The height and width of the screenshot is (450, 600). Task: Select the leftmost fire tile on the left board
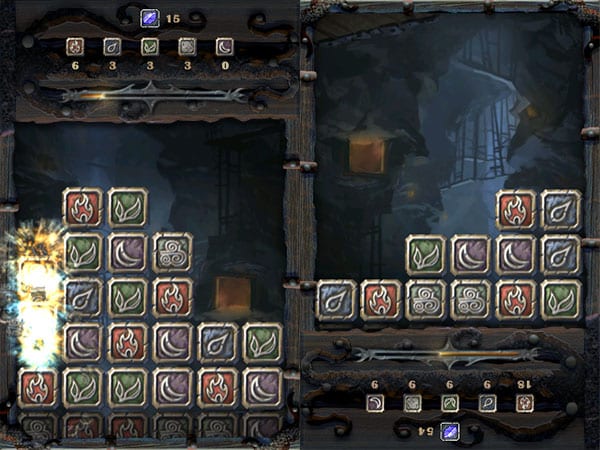[38, 388]
